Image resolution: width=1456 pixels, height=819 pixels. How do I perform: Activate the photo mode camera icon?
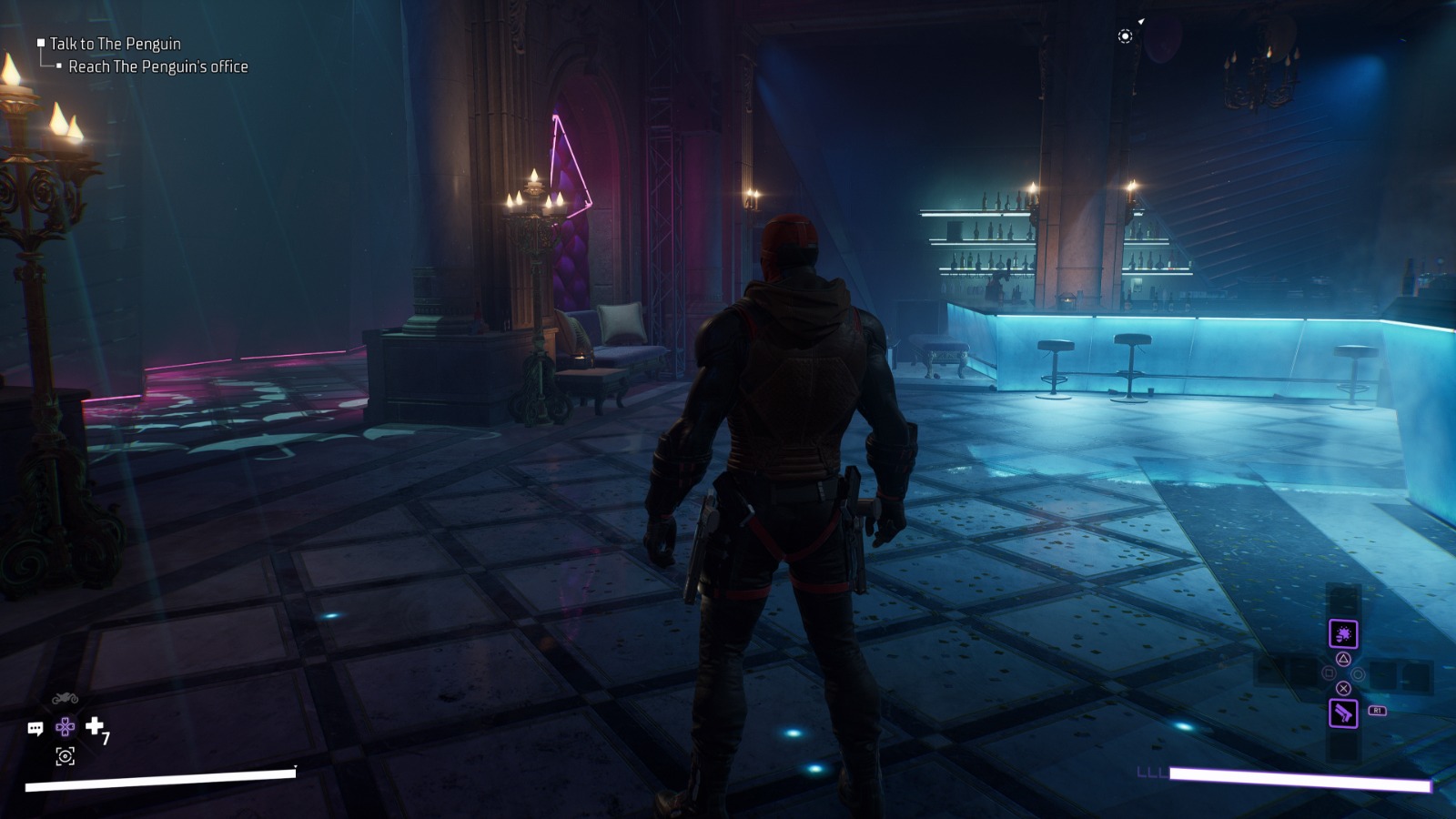pyautogui.click(x=66, y=756)
